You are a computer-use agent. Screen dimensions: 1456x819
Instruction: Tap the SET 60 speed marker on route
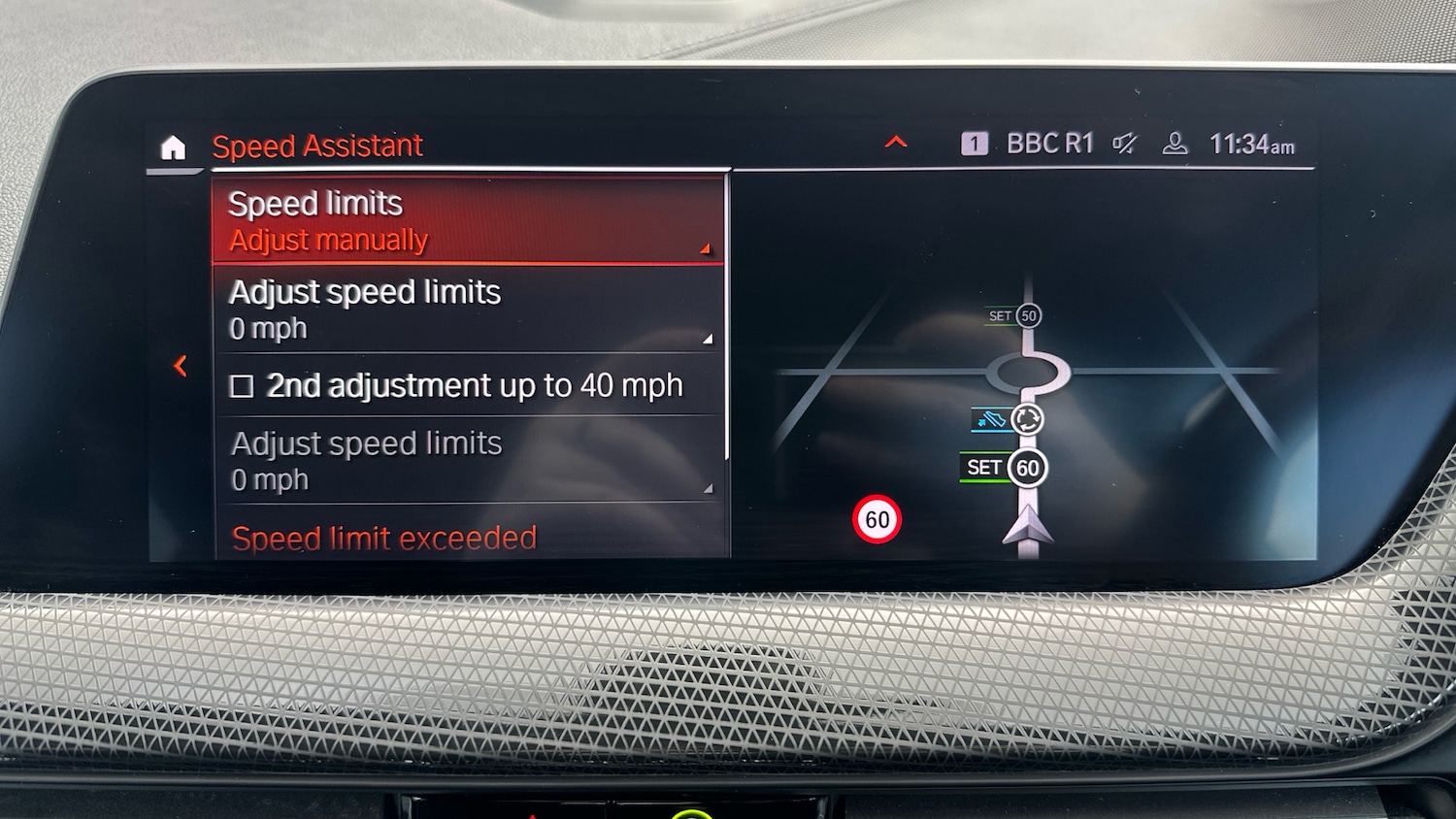pyautogui.click(x=1003, y=468)
